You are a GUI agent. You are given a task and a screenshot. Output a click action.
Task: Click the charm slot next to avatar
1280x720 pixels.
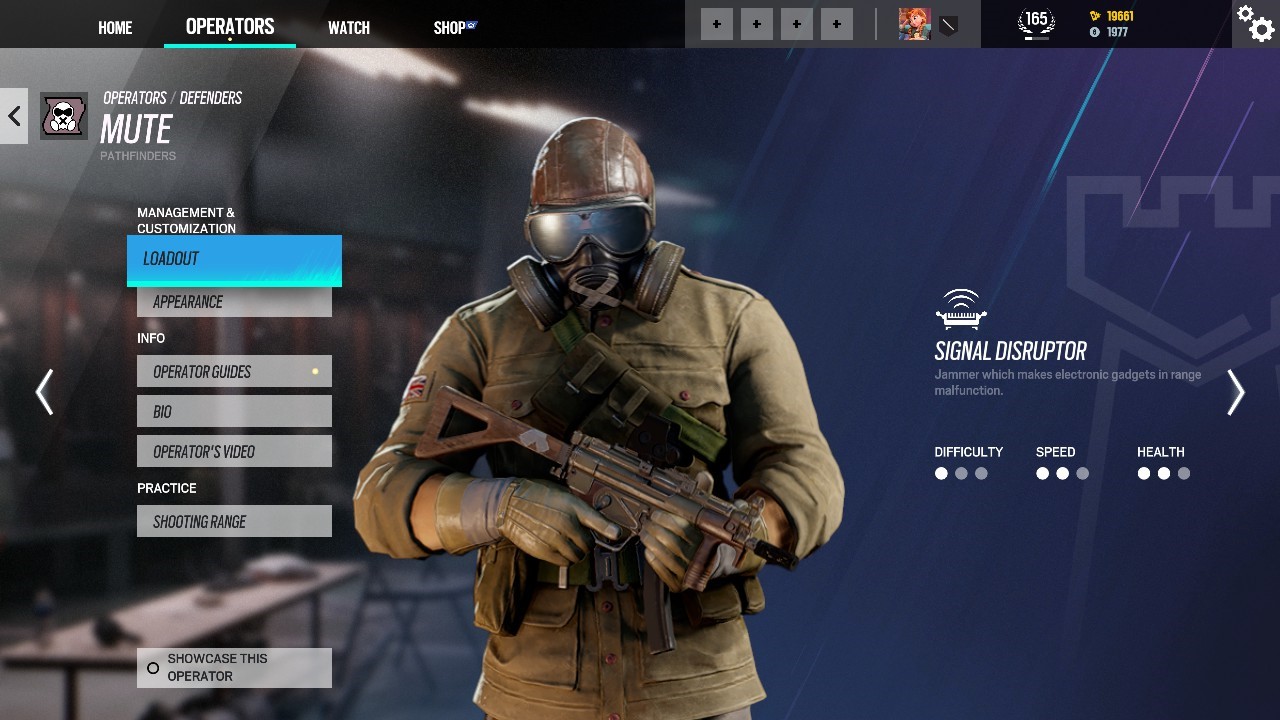coord(949,24)
